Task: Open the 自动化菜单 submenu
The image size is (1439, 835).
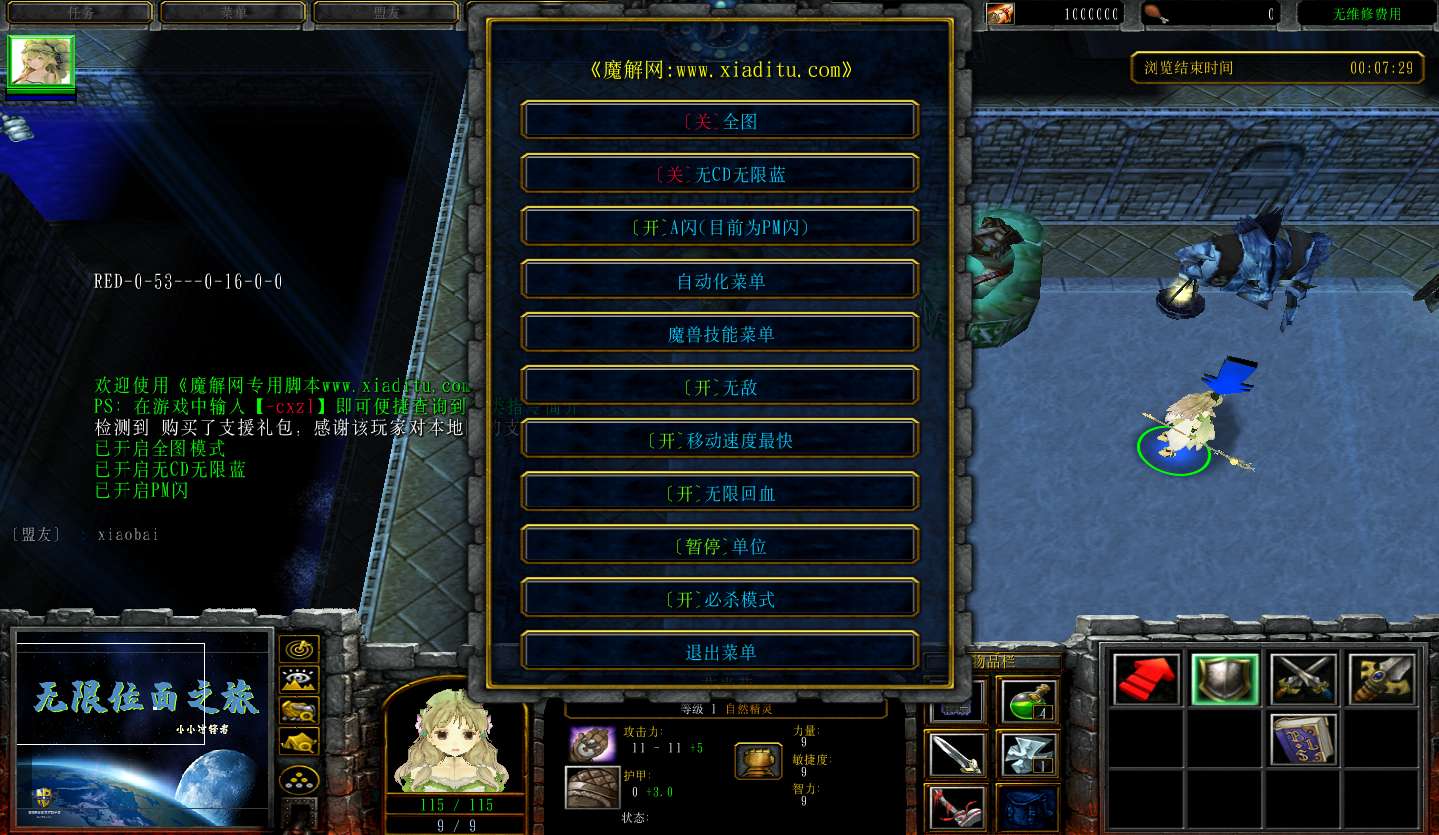Action: tap(719, 281)
